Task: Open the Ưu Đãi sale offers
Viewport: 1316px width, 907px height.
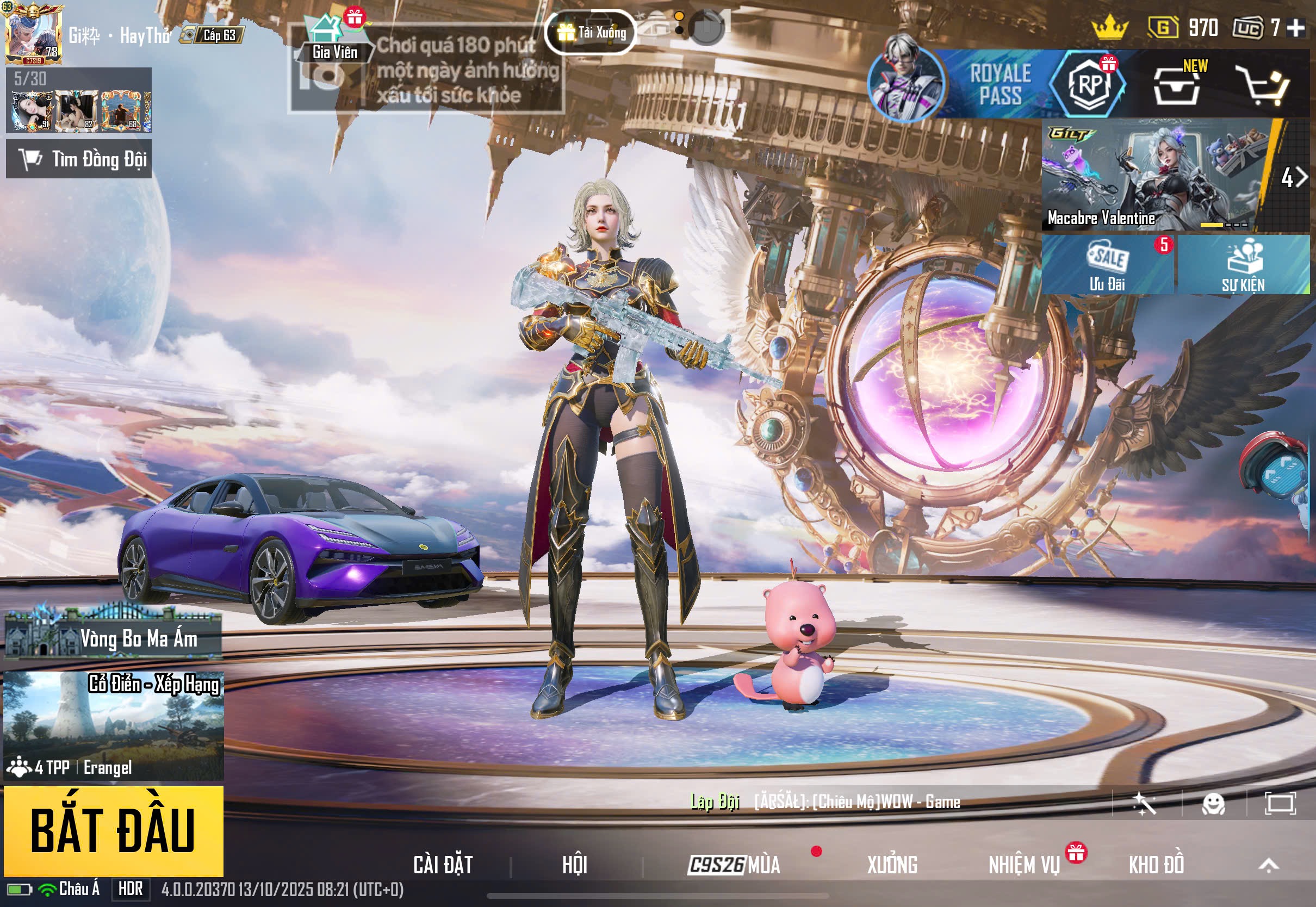Action: (1107, 265)
